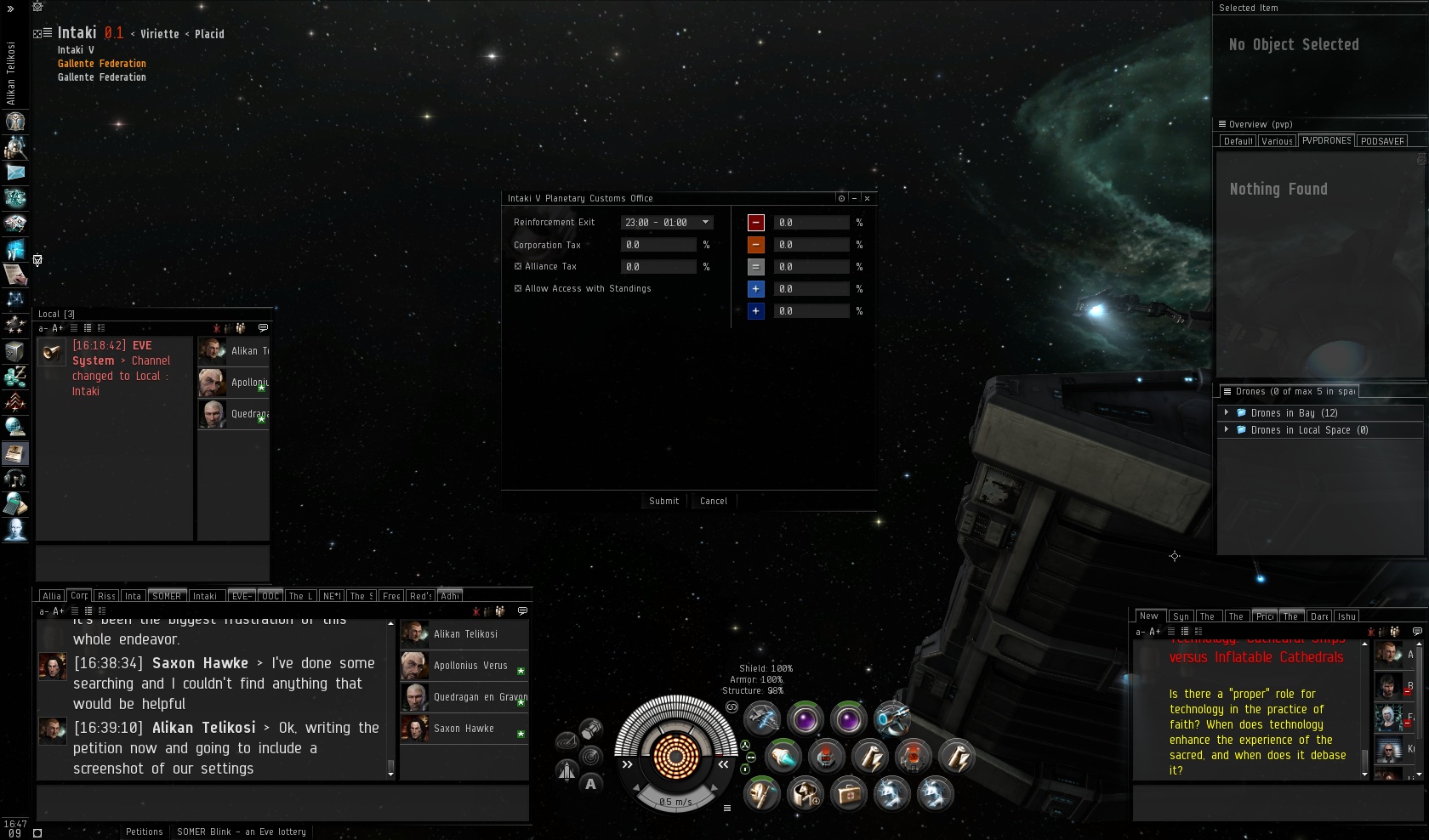
Task: Click the Intaki system name header
Action: coord(77,33)
